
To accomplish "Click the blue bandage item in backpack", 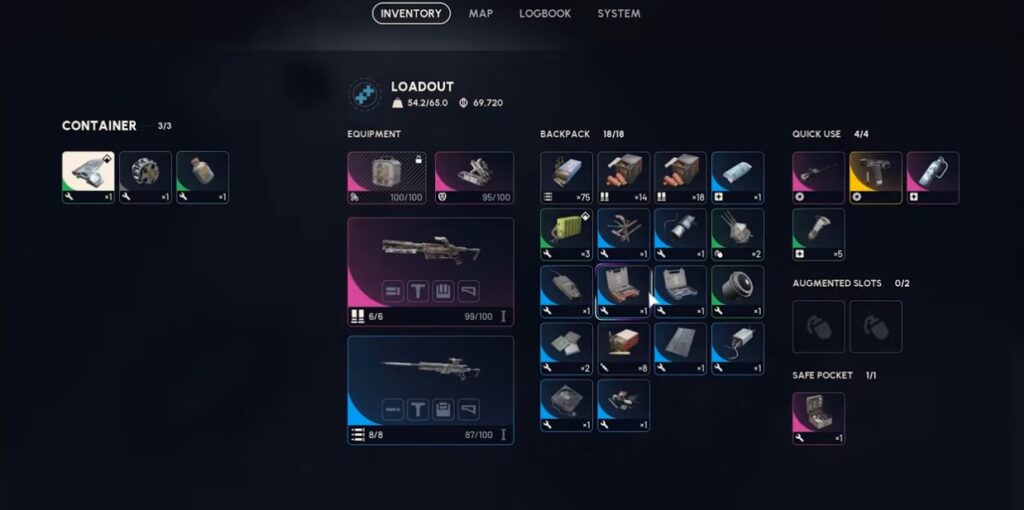I will coord(738,177).
